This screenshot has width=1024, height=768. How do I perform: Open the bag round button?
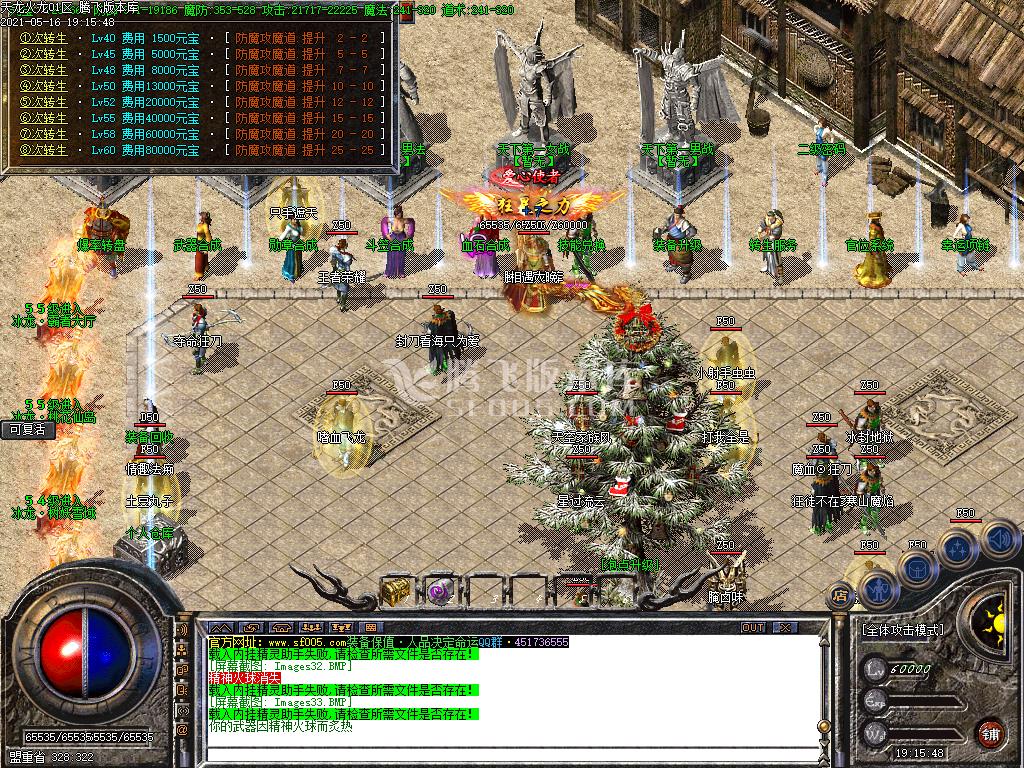pos(917,570)
